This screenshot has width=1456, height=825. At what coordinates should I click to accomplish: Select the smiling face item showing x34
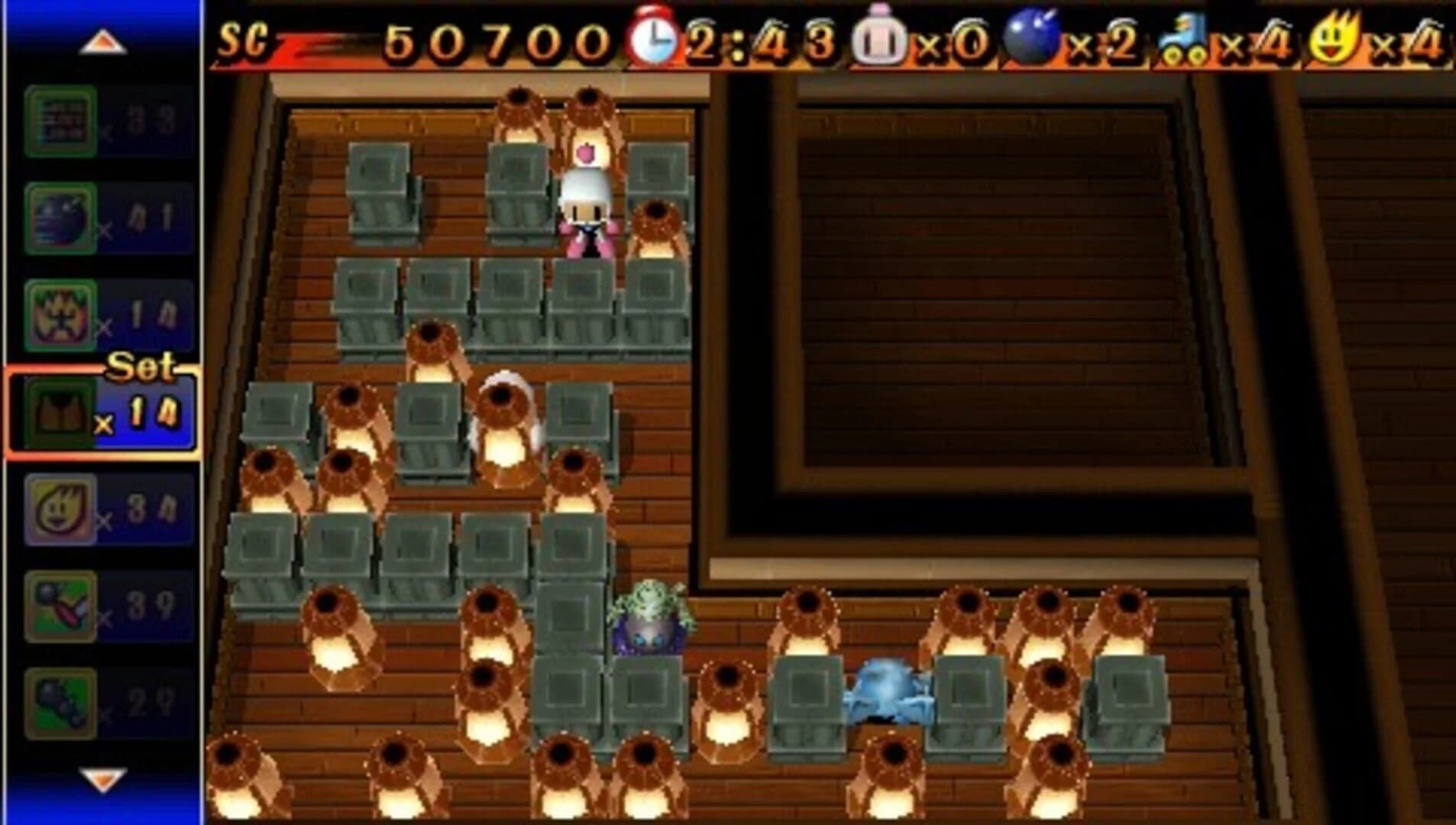pos(61,510)
